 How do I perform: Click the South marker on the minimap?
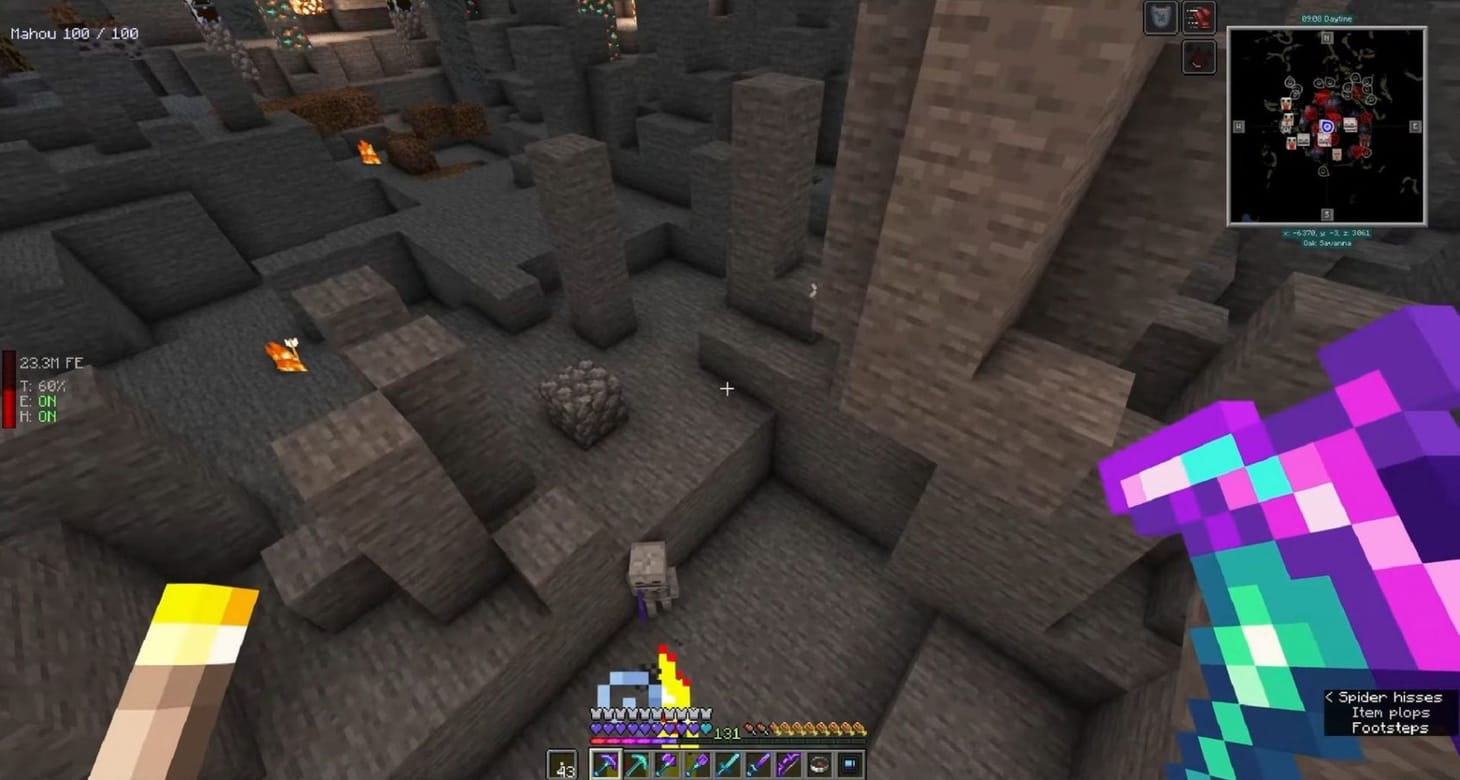point(1325,214)
